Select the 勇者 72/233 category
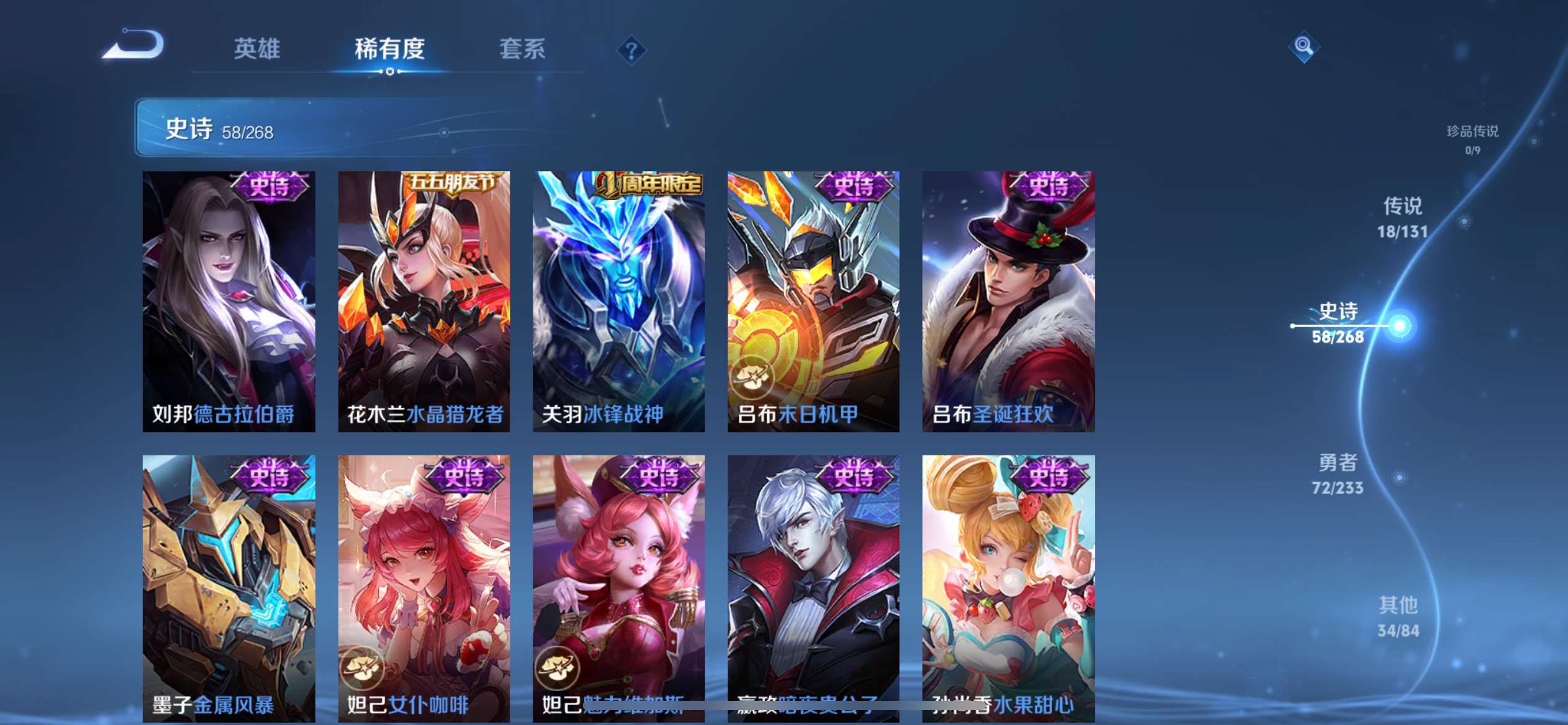This screenshot has height=725, width=1568. pyautogui.click(x=1339, y=475)
